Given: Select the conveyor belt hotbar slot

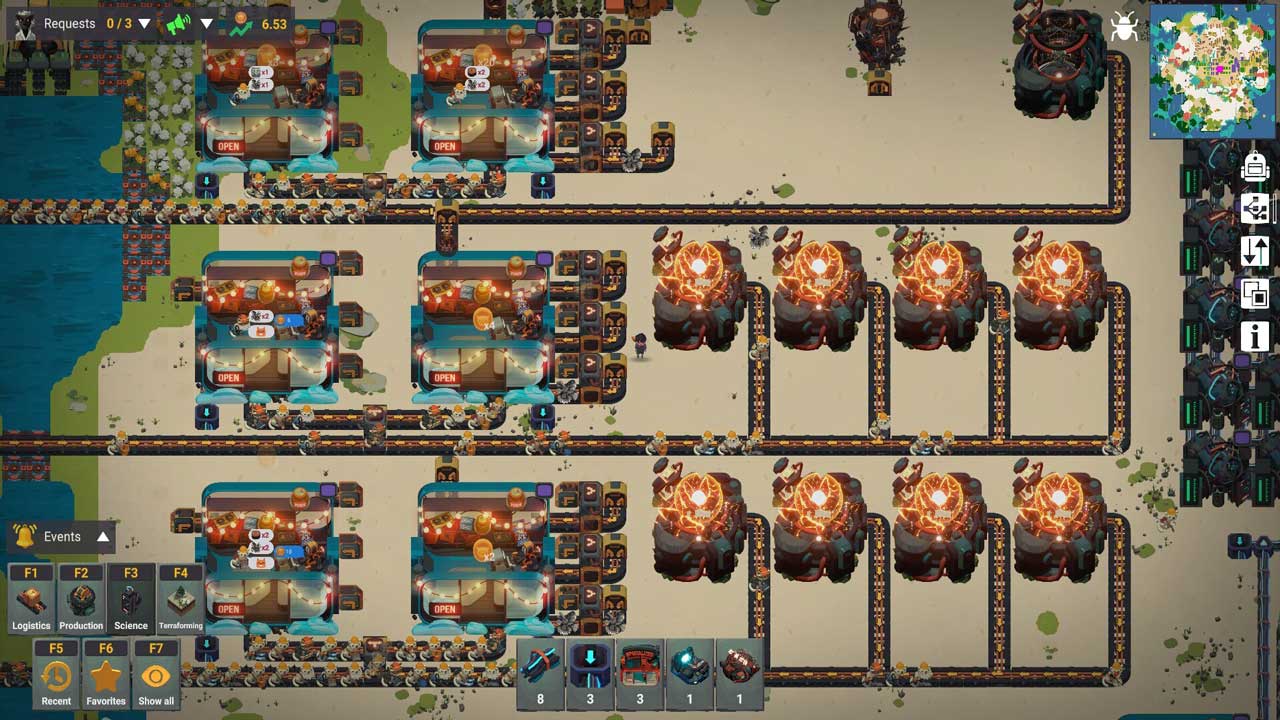Looking at the screenshot, I should (x=541, y=672).
